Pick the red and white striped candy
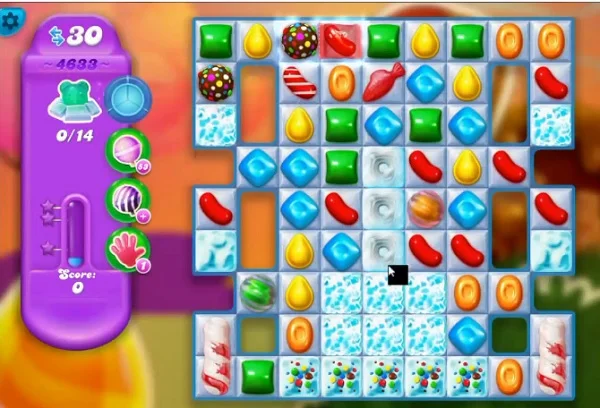The width and height of the screenshot is (600, 408). point(299,82)
